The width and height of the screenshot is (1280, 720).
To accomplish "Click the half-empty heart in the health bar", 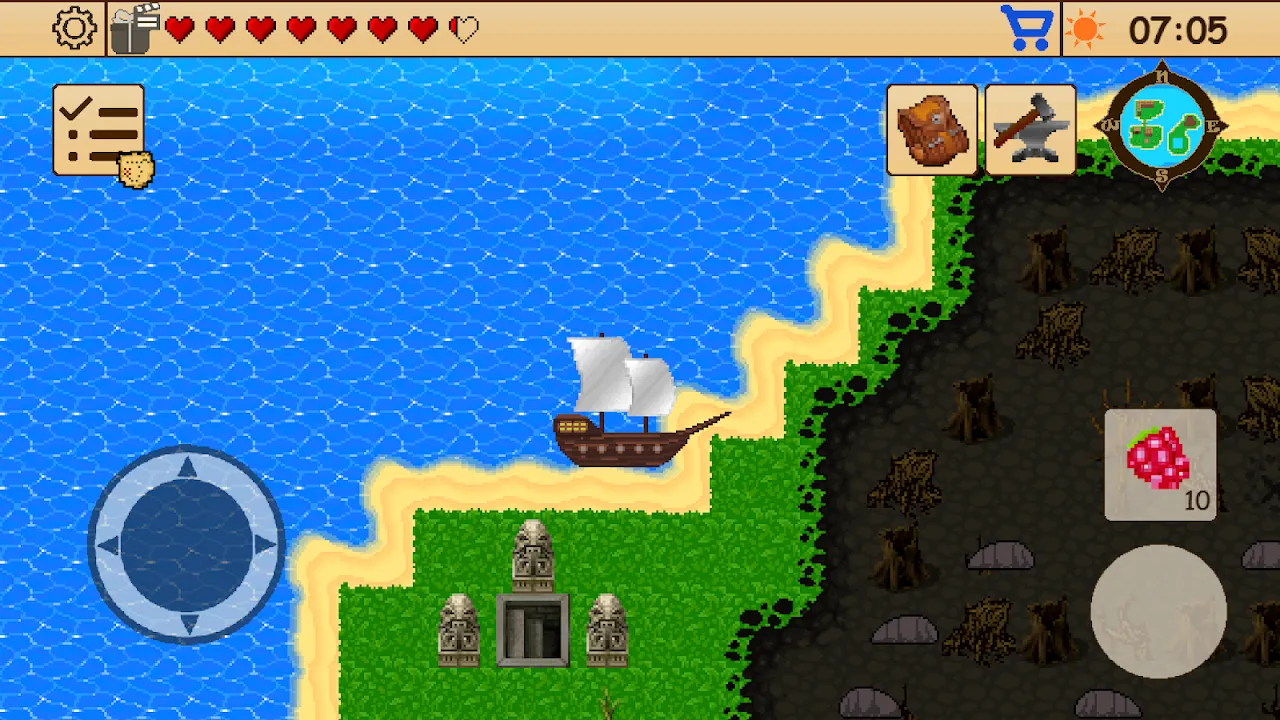I will tap(462, 29).
